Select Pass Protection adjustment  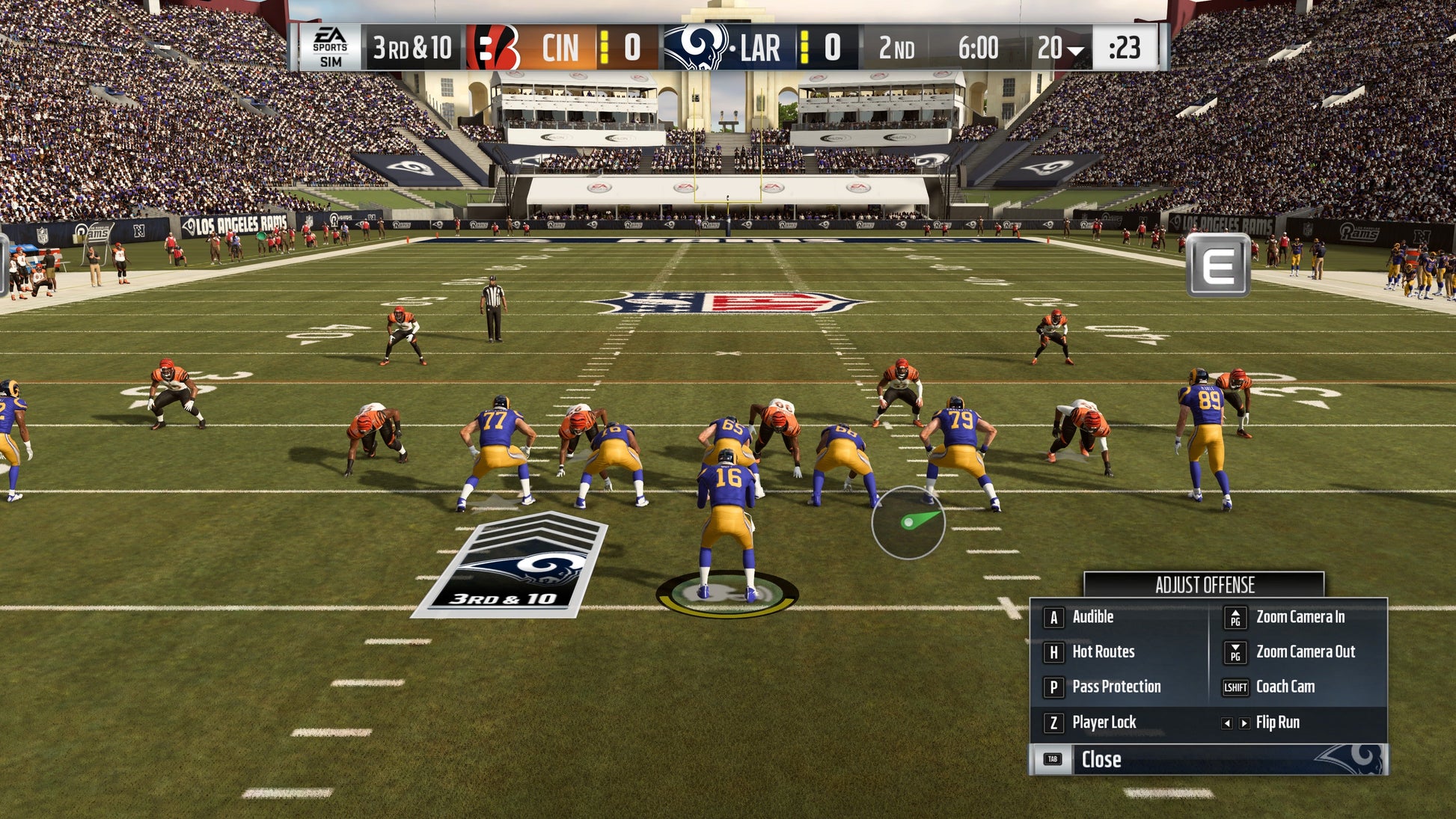point(1116,687)
